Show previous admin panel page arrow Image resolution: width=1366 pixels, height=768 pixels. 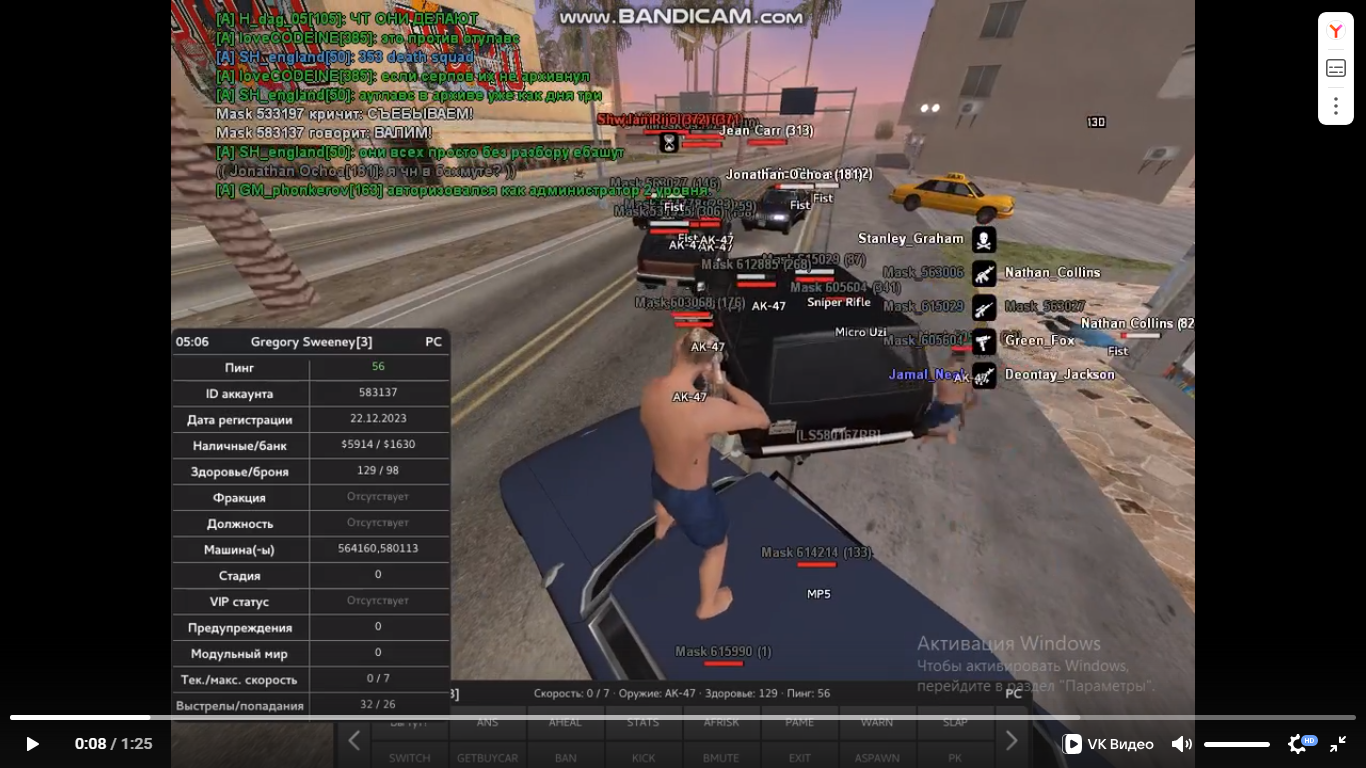point(354,741)
